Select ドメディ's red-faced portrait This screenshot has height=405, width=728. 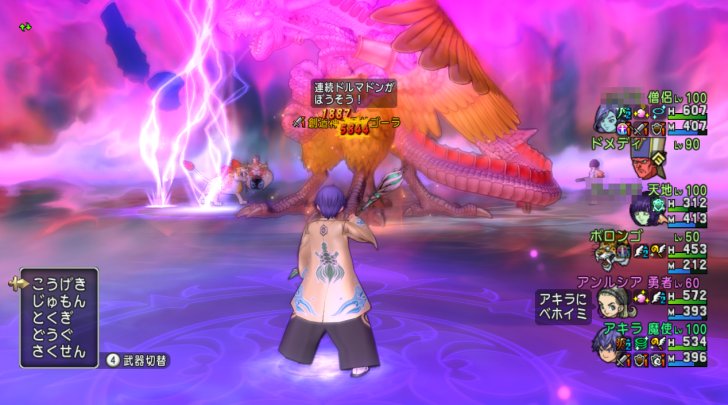(648, 166)
